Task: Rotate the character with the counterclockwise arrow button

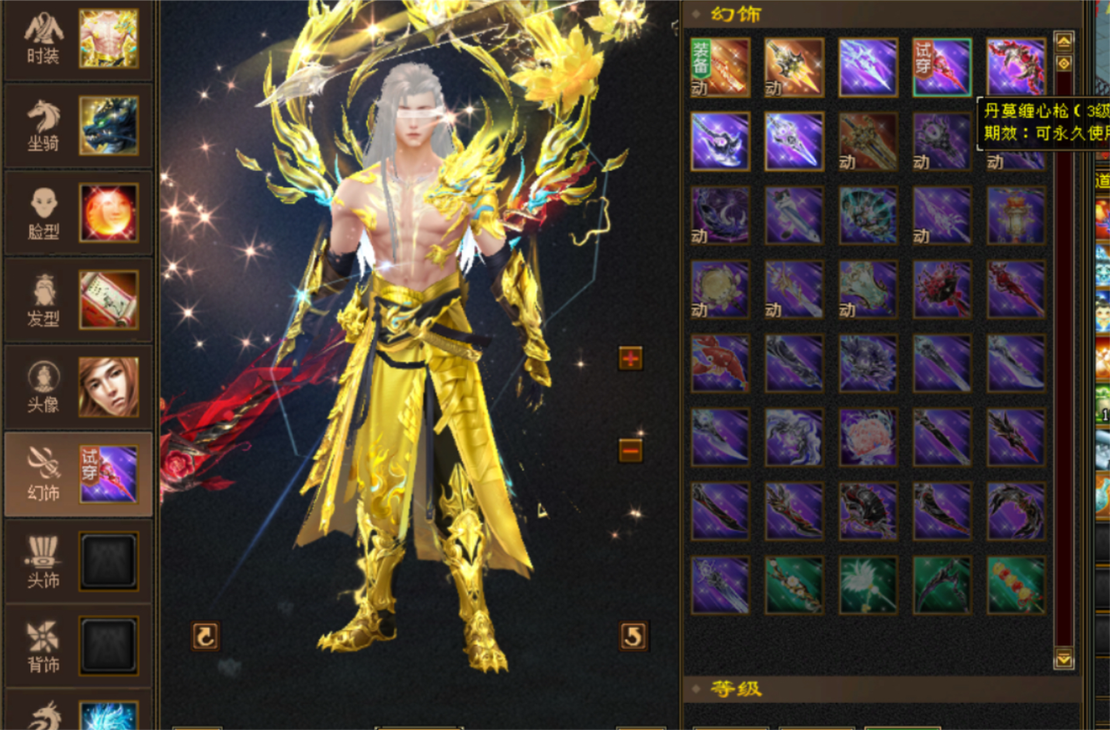Action: [x=633, y=636]
